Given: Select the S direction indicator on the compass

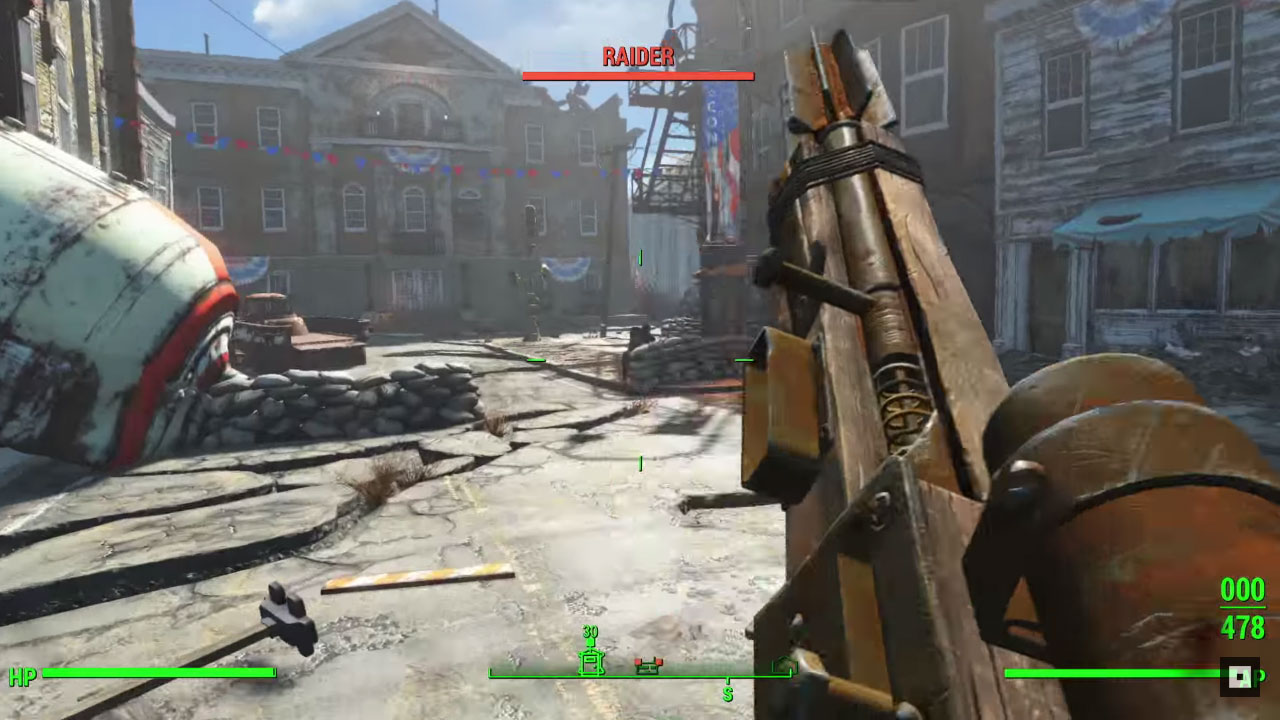Looking at the screenshot, I should (728, 692).
